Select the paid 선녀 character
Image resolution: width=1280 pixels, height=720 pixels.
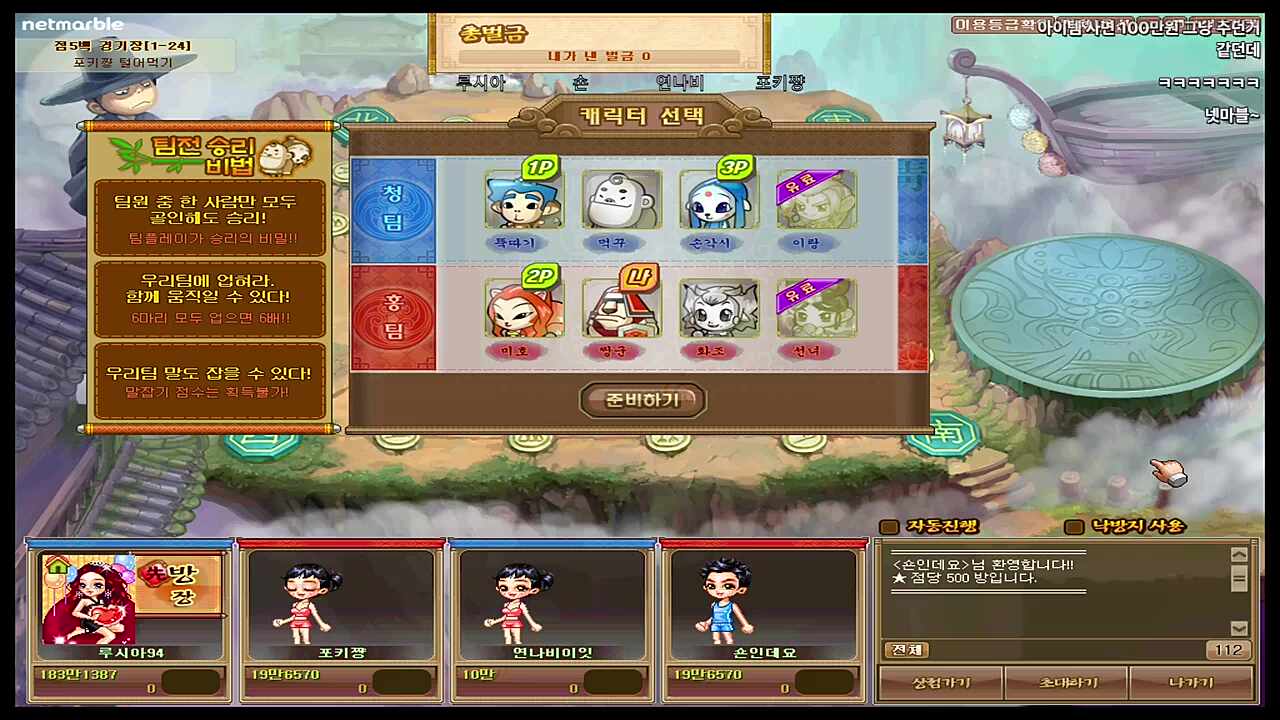pyautogui.click(x=815, y=310)
